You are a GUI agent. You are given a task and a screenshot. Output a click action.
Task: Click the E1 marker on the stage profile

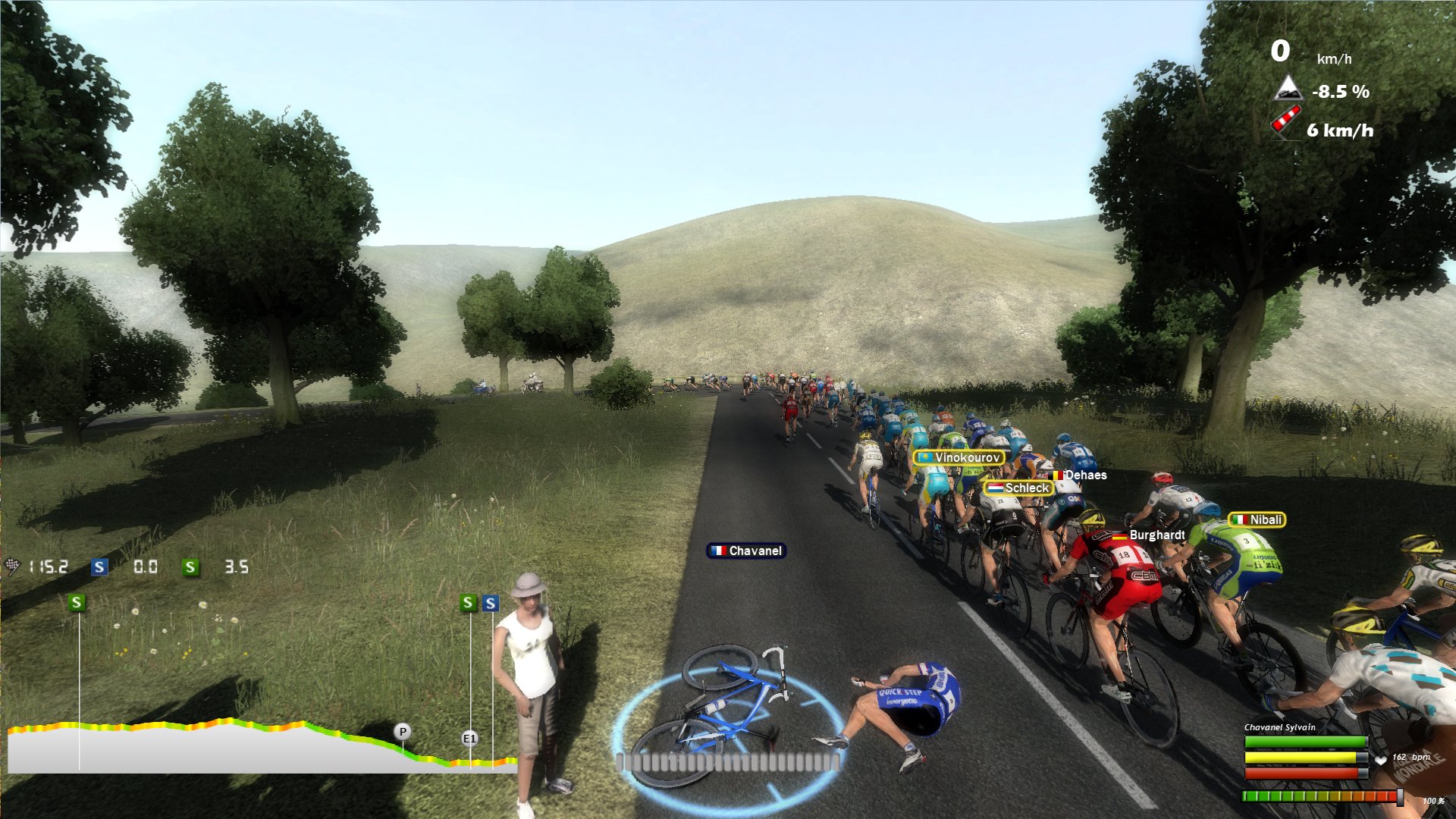pyautogui.click(x=469, y=739)
